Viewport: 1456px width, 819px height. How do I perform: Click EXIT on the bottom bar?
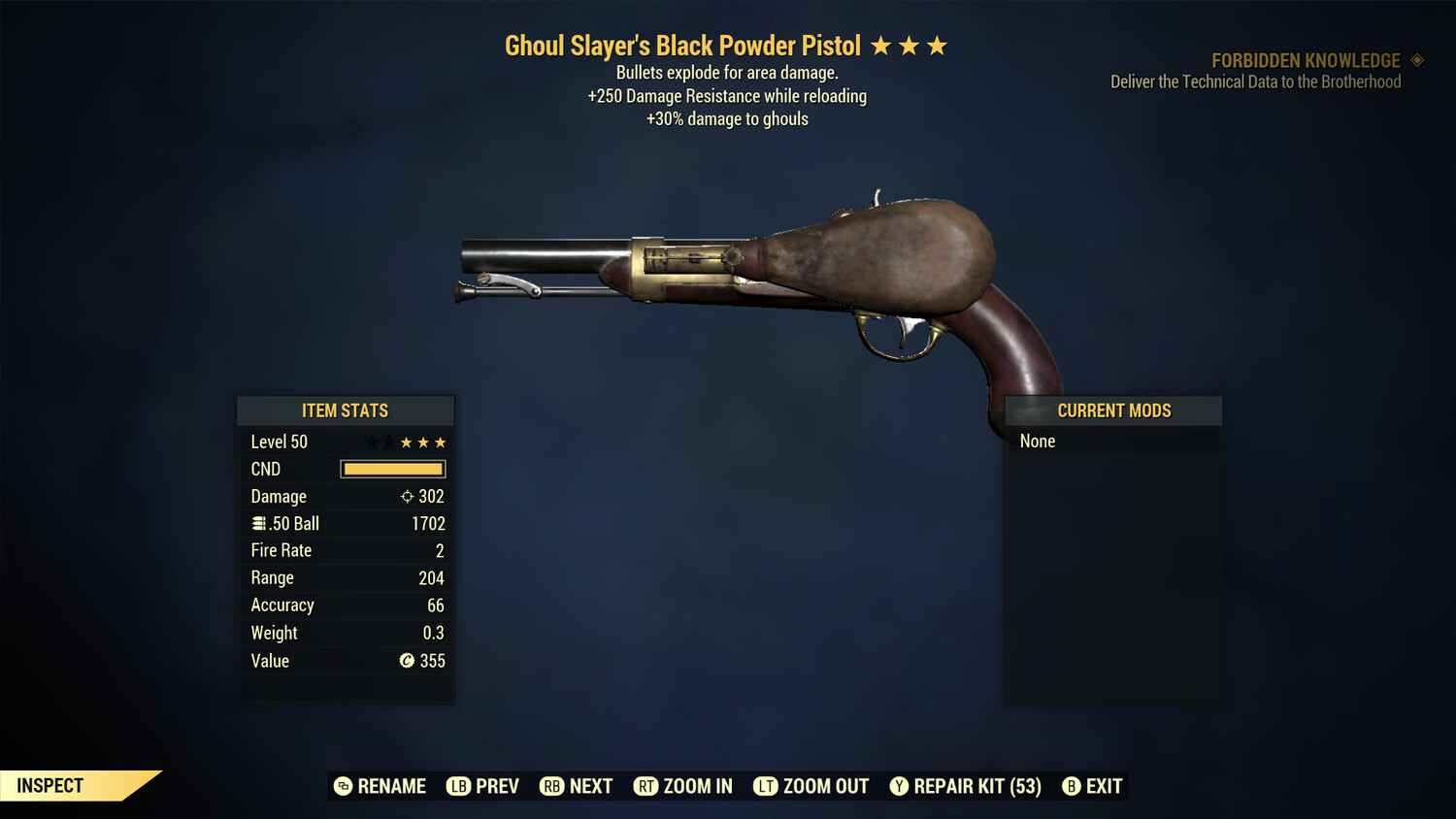coord(1106,786)
